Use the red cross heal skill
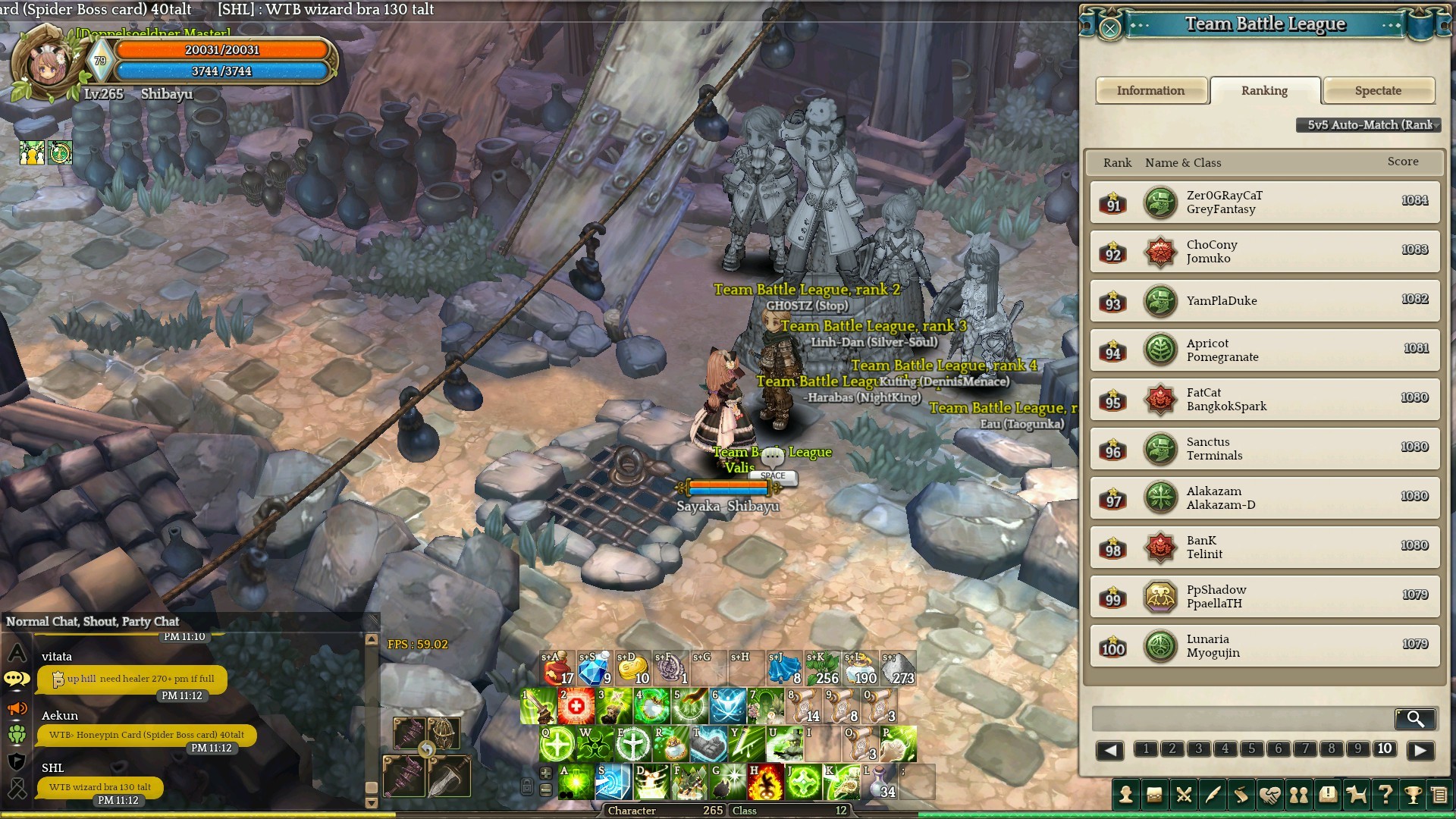Image resolution: width=1456 pixels, height=819 pixels. (x=576, y=707)
